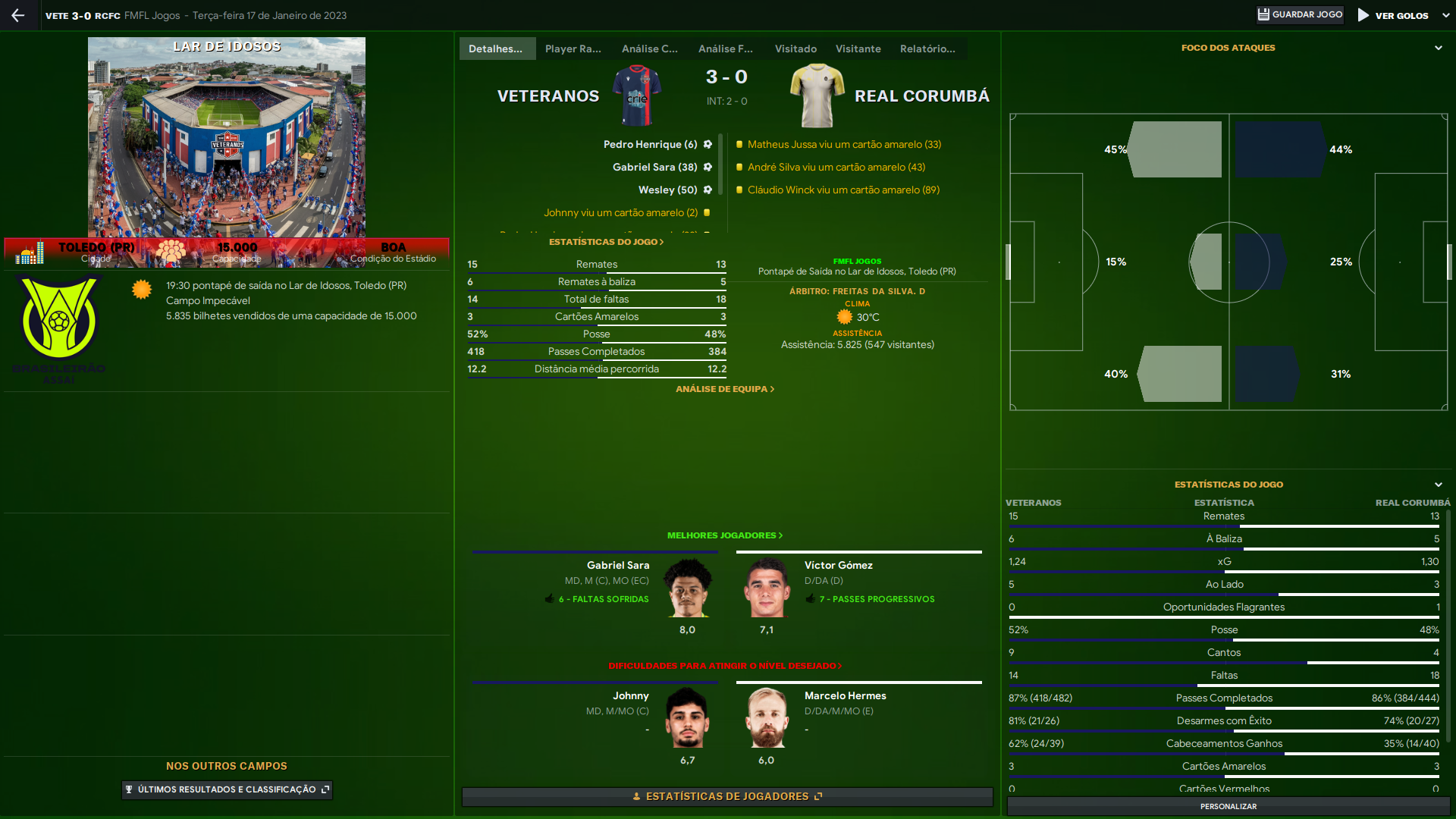1456x819 pixels.
Task: Open the Real Corumbá team name
Action: (921, 96)
